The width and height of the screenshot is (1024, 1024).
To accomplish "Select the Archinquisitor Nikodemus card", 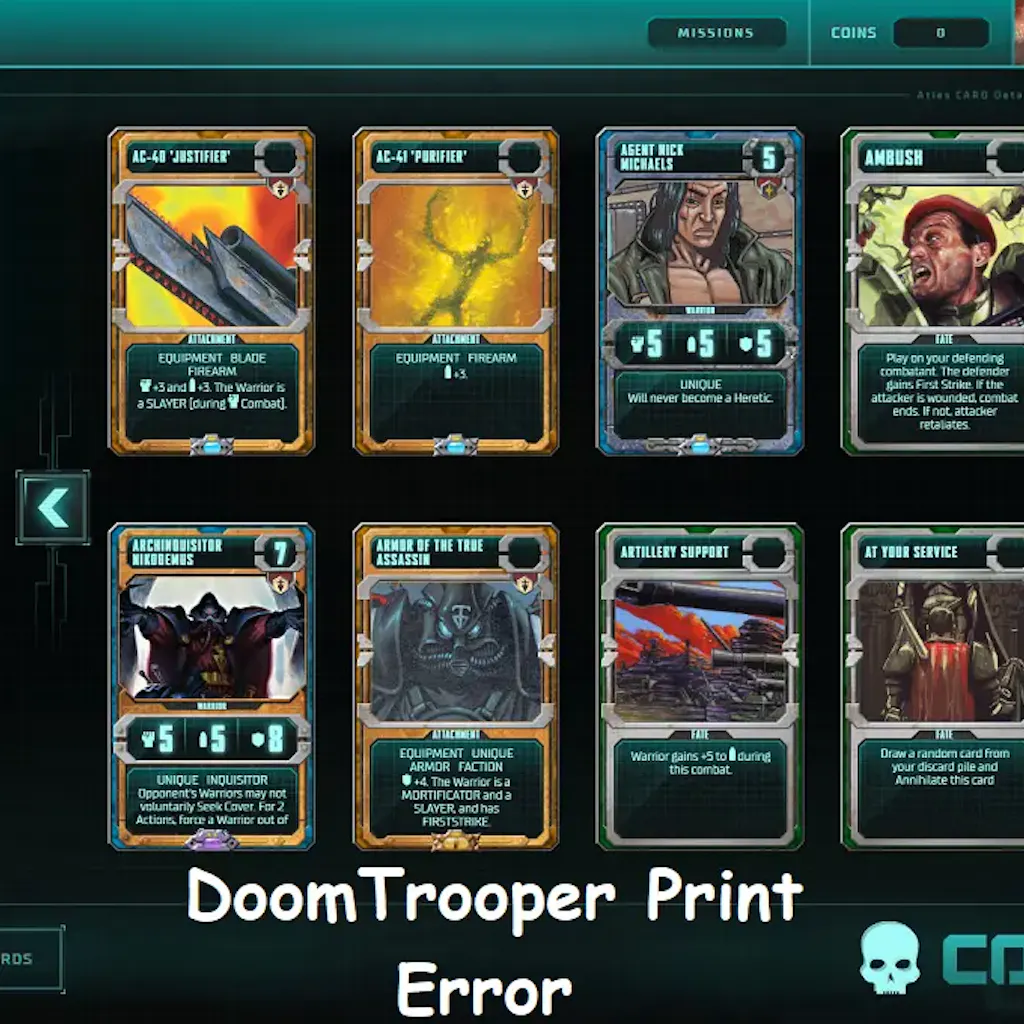I will click(211, 686).
